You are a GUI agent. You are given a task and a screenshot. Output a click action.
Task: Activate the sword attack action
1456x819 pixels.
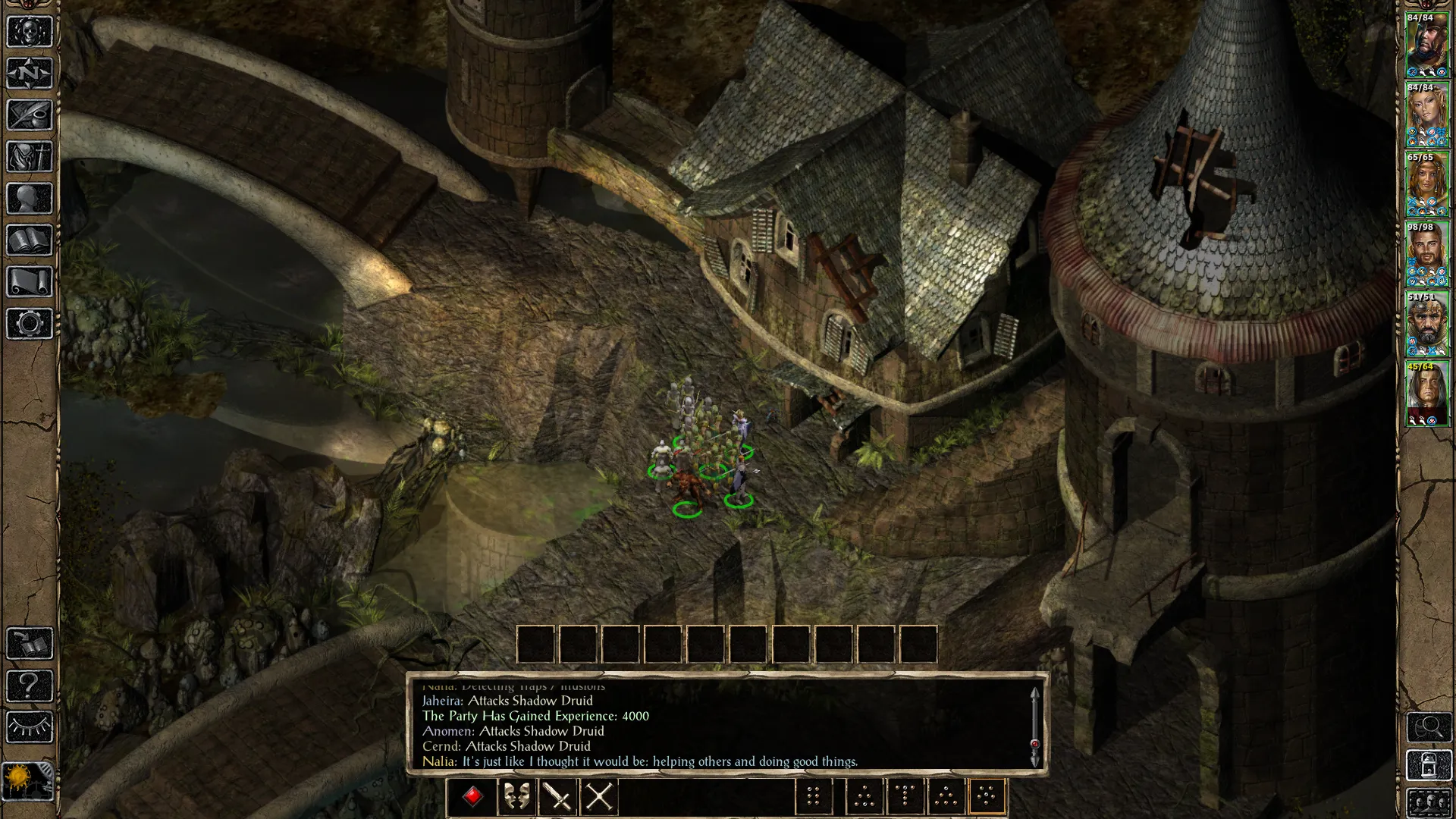click(x=558, y=797)
